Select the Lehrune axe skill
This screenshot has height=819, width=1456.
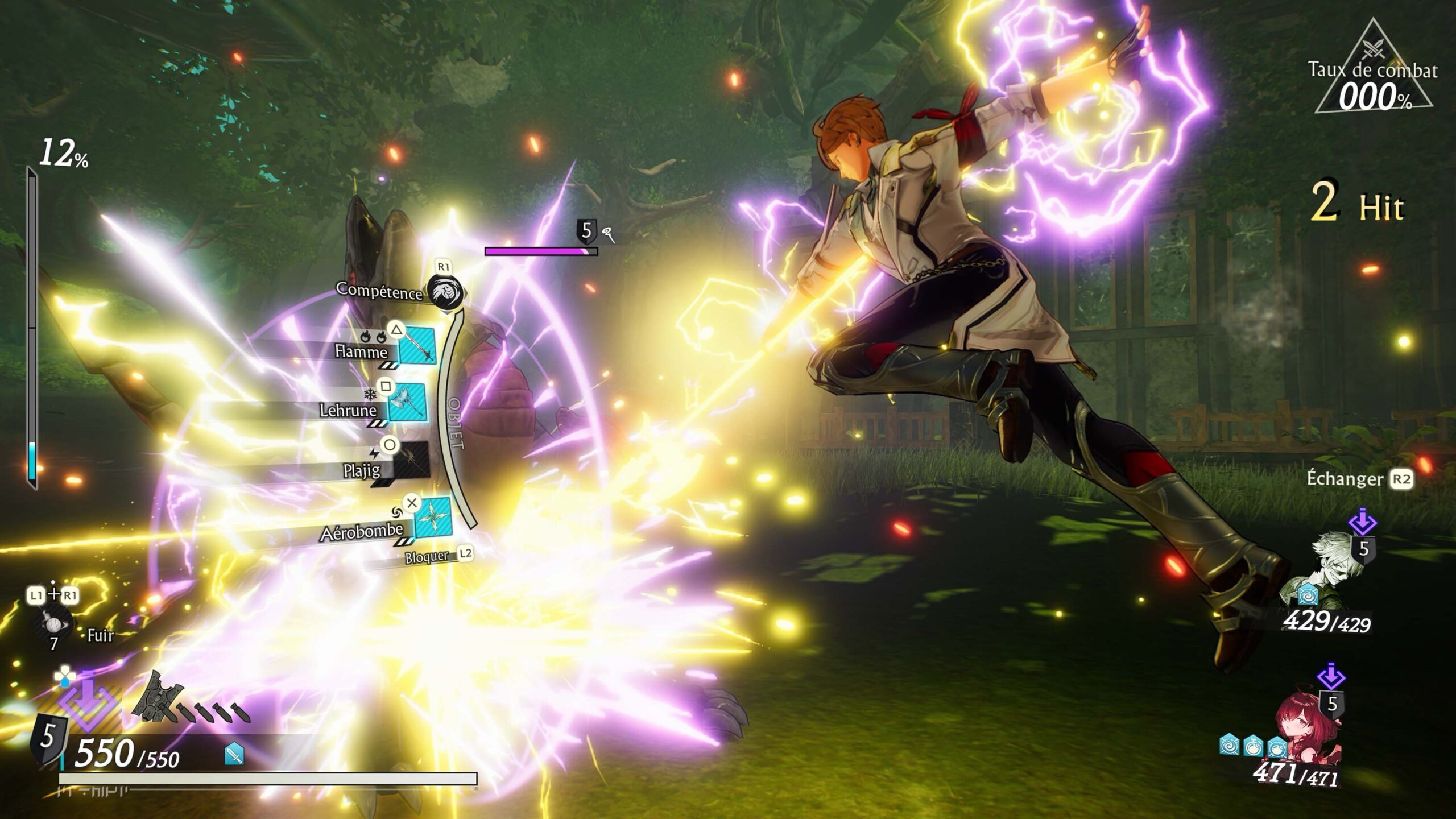pyautogui.click(x=407, y=402)
